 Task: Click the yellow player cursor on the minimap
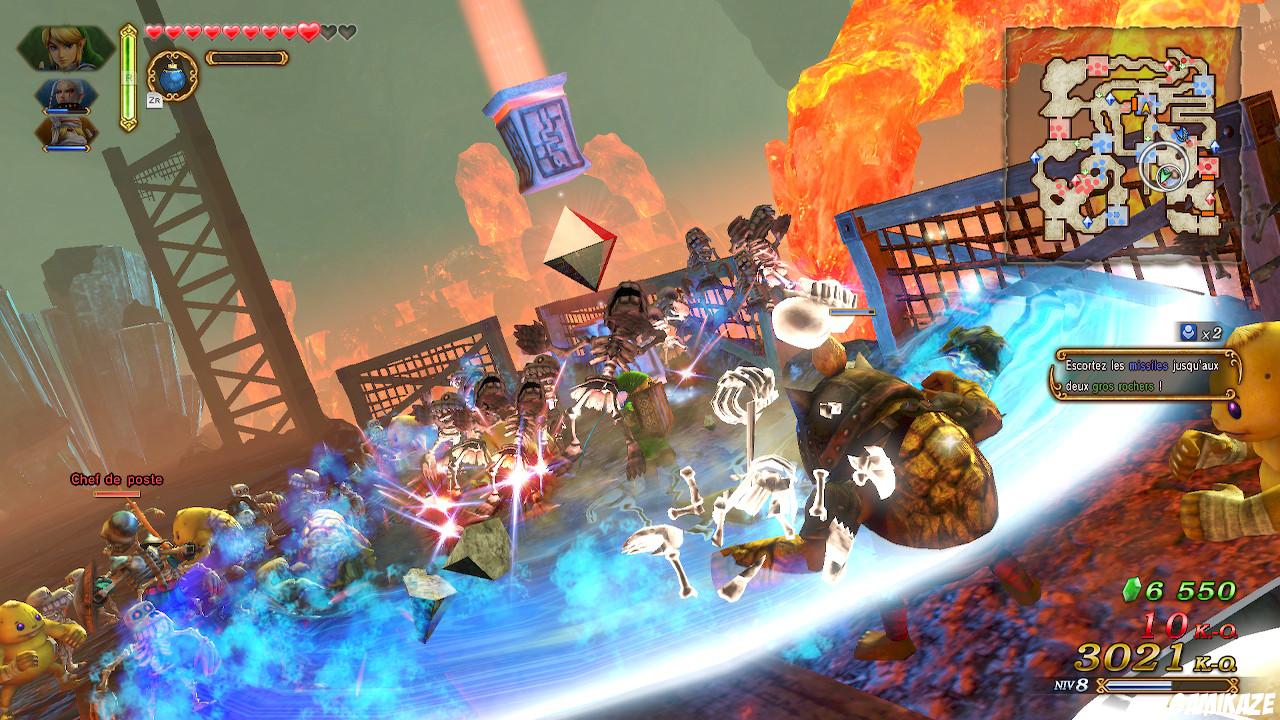pyautogui.click(x=1144, y=107)
